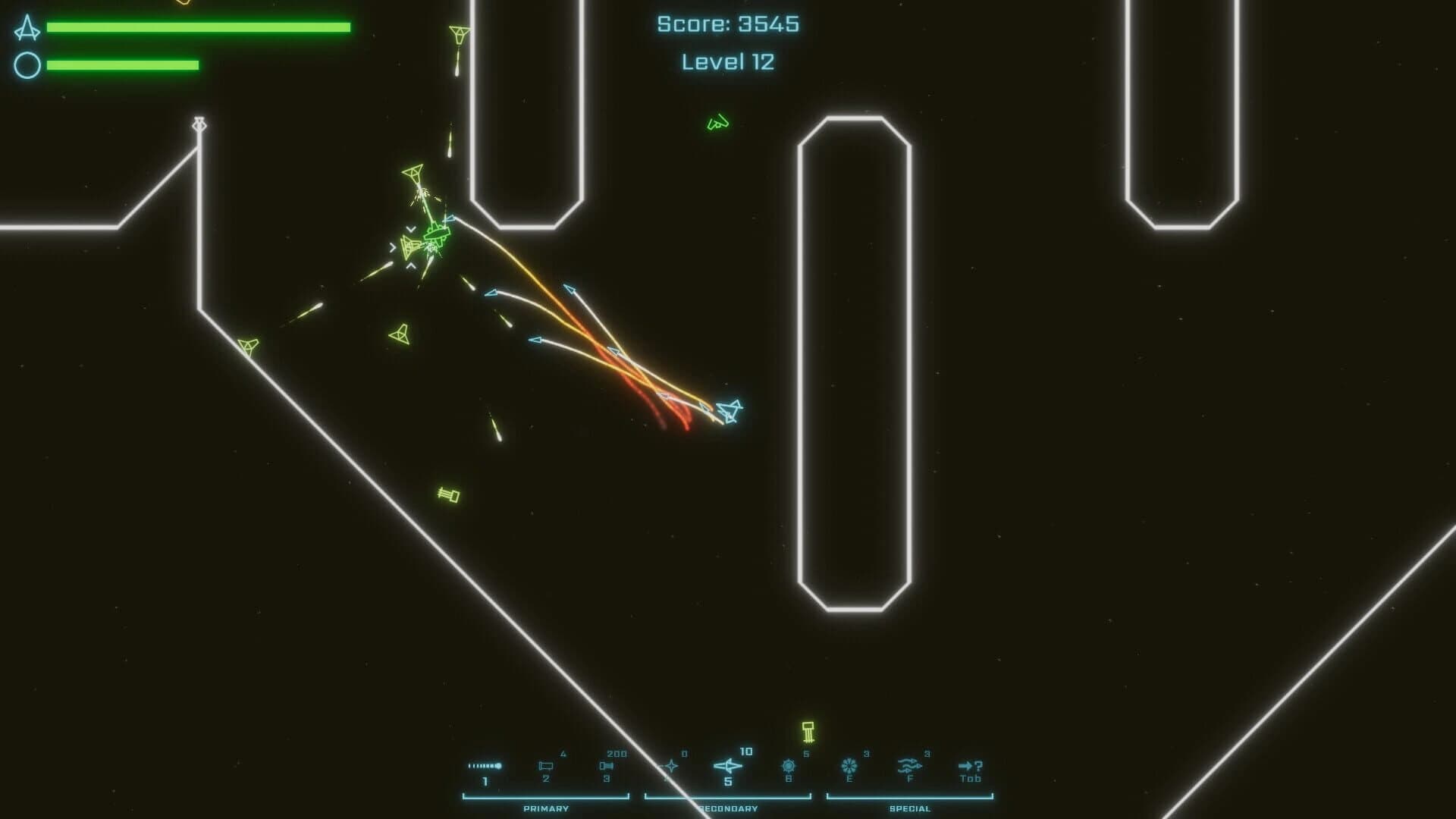Select the PRIMARY weapon group label

[x=545, y=808]
